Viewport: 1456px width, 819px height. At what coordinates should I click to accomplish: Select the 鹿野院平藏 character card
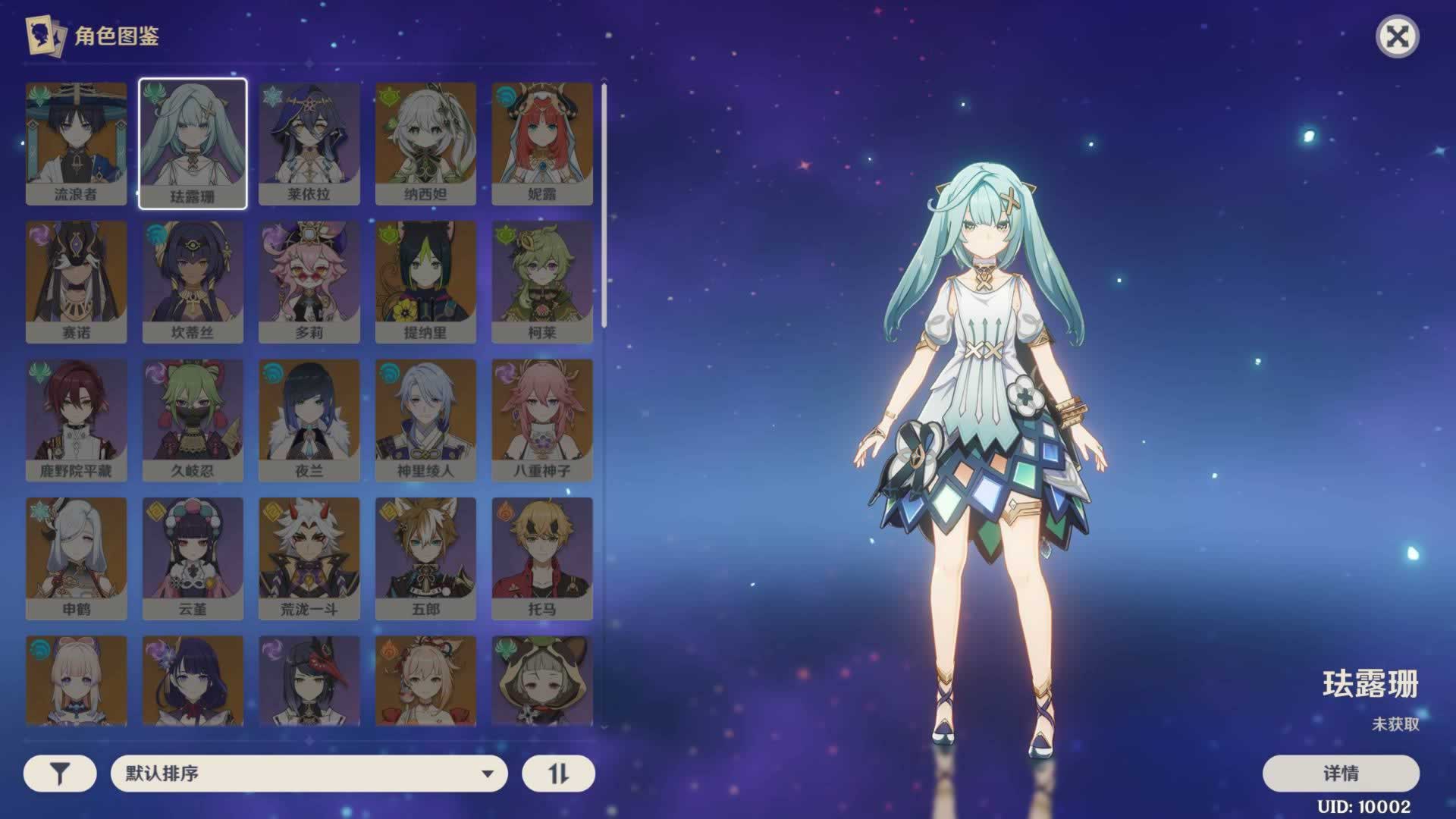click(76, 419)
